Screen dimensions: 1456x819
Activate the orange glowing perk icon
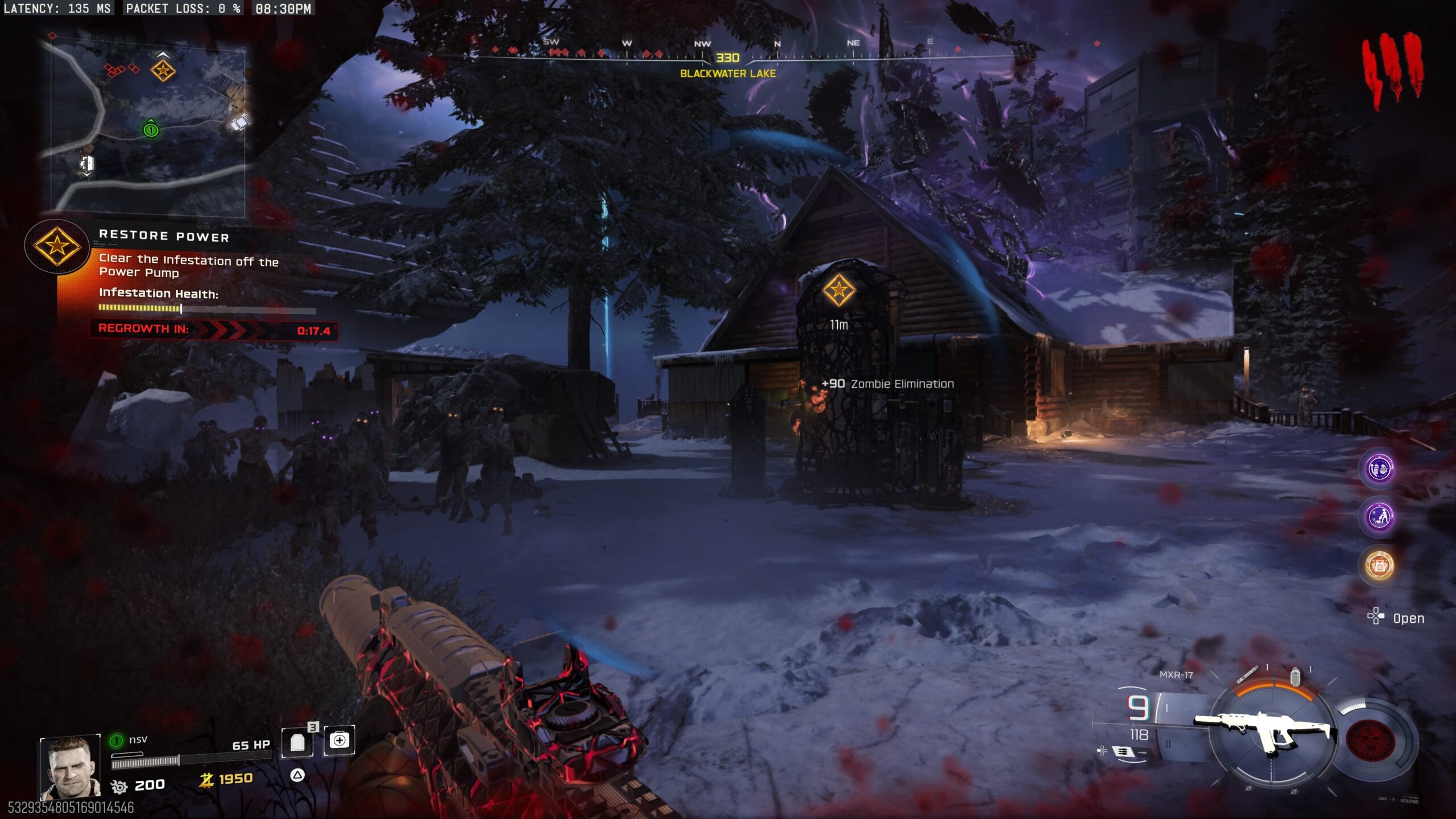1380,565
